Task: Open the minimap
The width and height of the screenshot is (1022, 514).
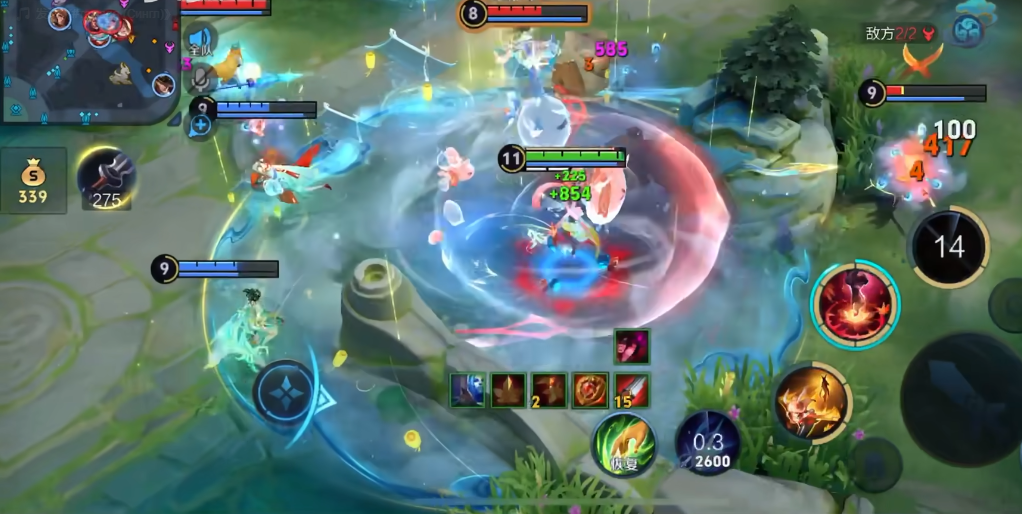Action: tap(88, 60)
